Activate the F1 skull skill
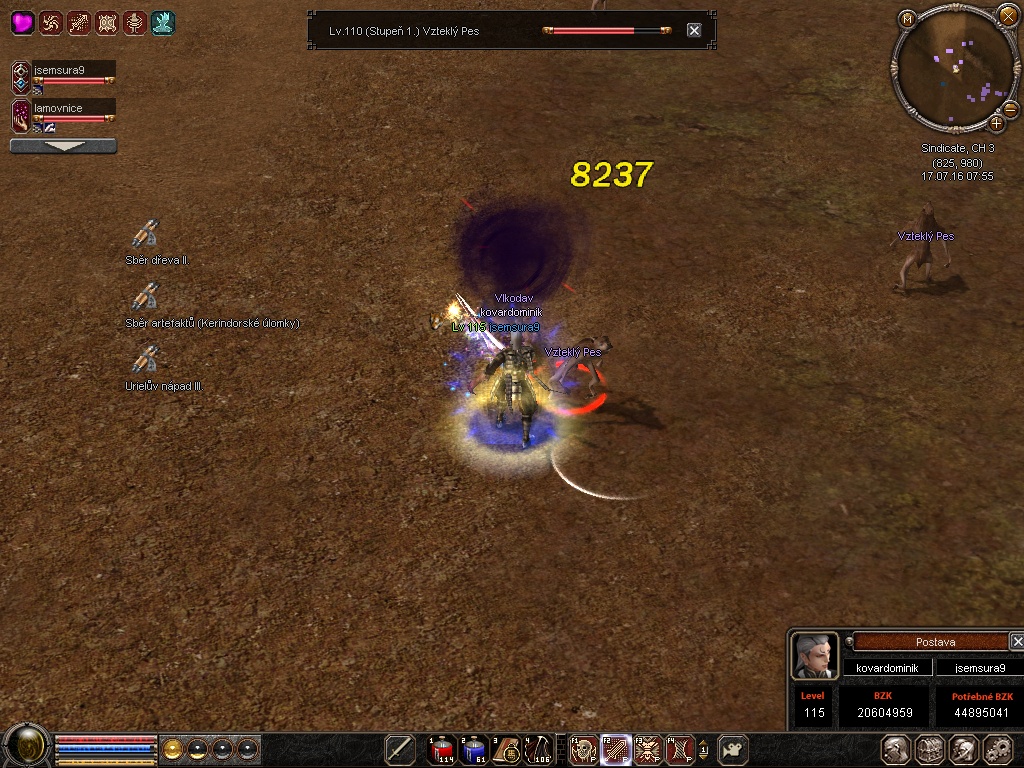This screenshot has width=1024, height=768. point(583,749)
